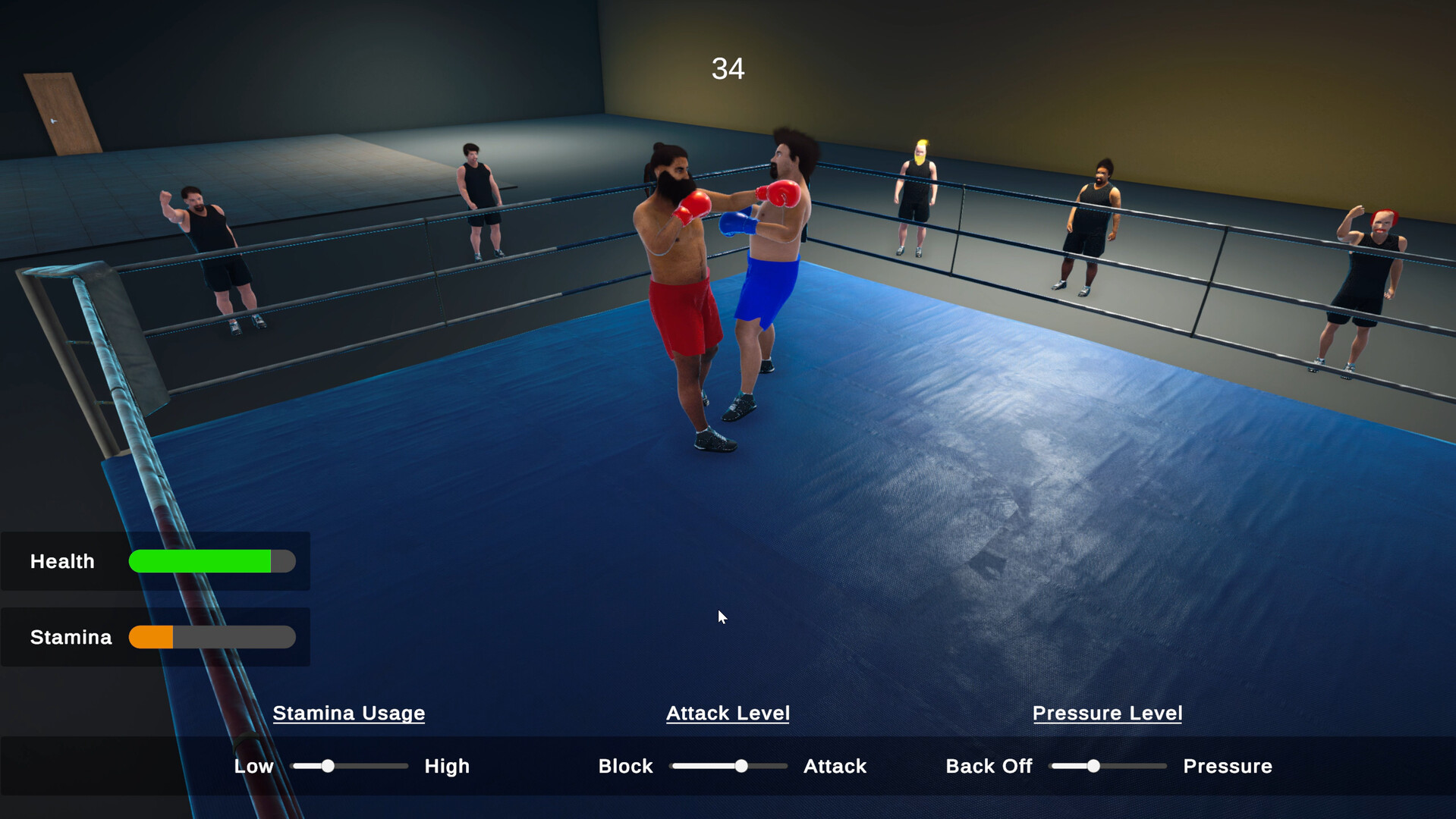This screenshot has width=1456, height=819.
Task: Click the Pressure label
Action: tap(1227, 766)
